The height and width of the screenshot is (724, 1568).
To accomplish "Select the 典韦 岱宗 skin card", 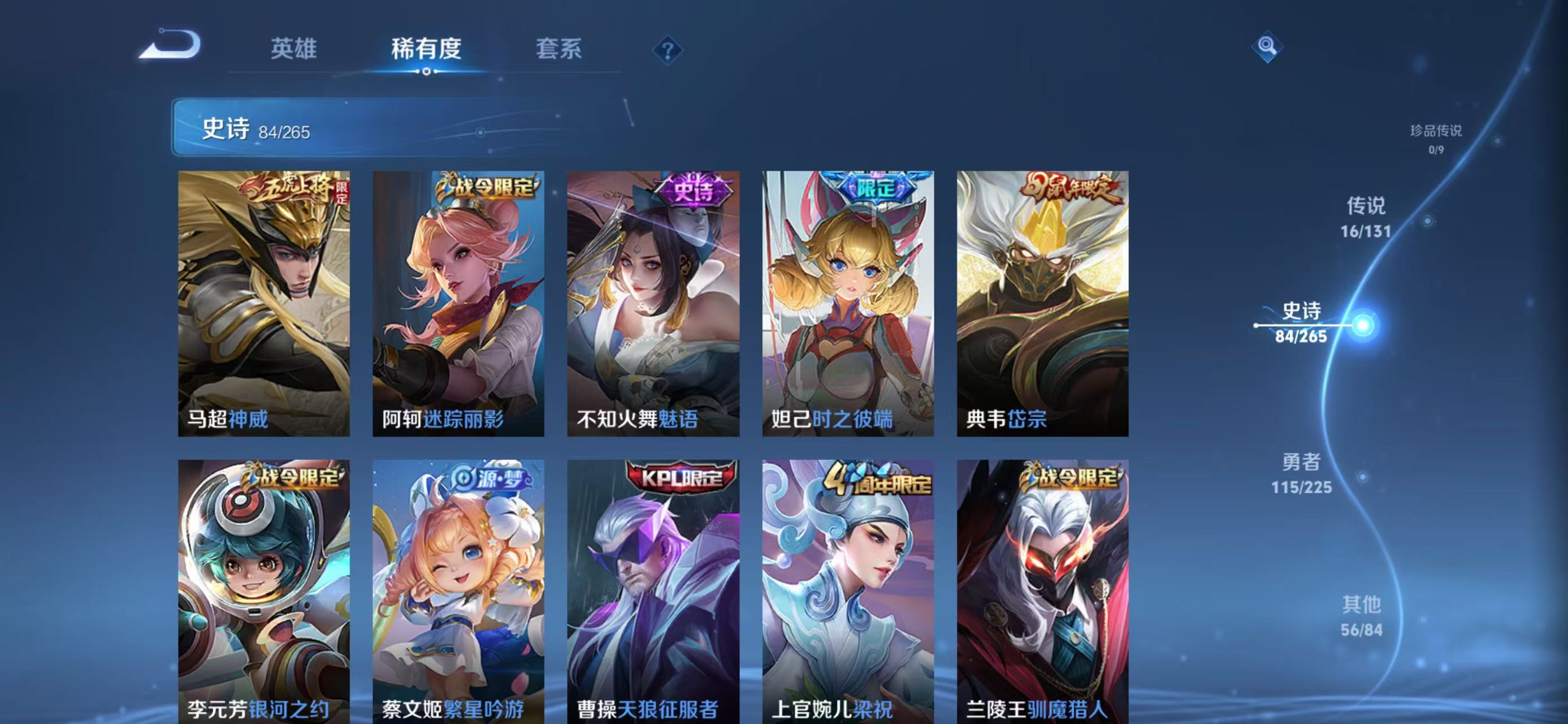I will 1042,303.
